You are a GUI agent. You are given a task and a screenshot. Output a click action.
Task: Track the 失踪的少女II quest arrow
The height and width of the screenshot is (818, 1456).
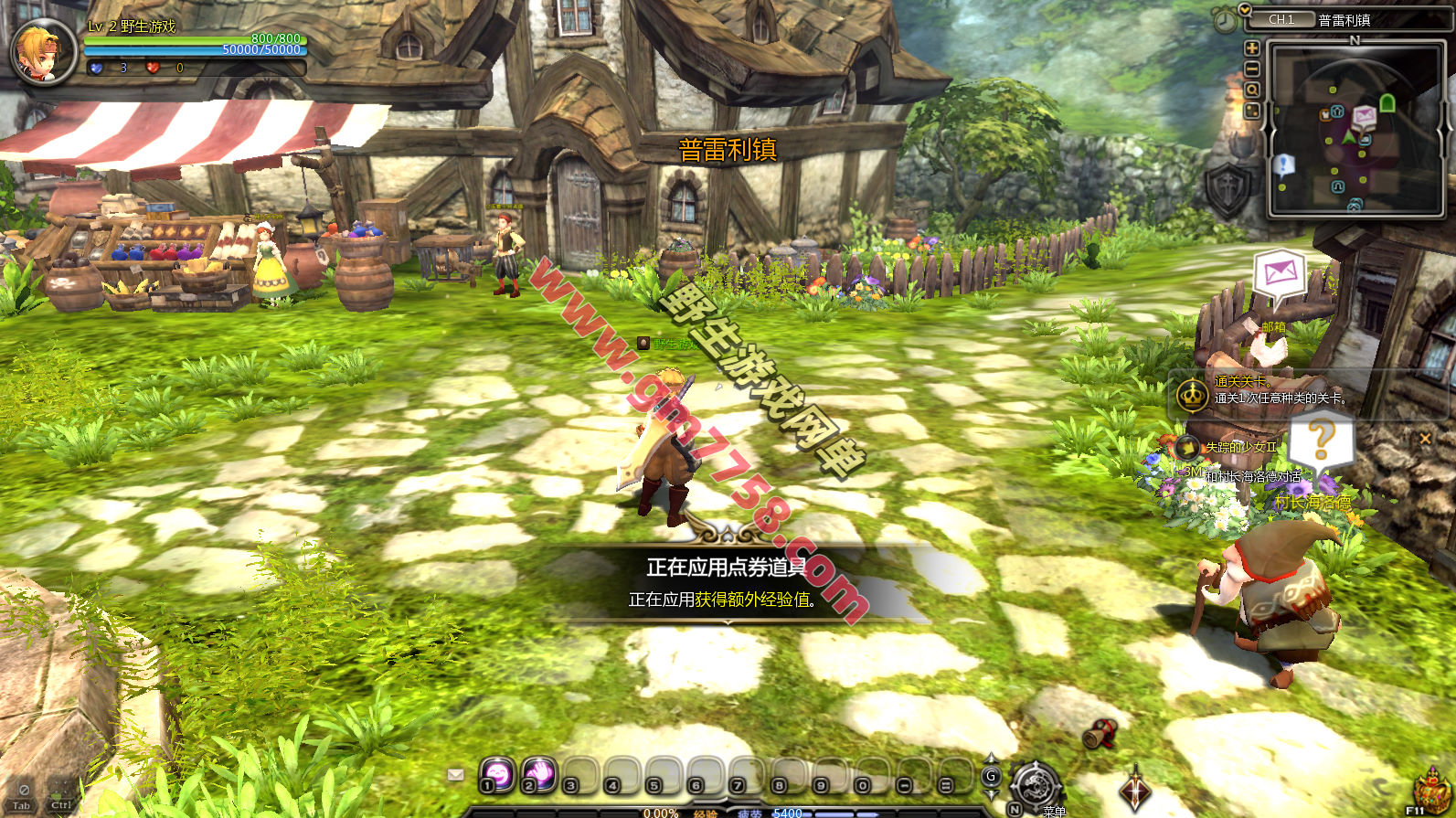click(x=1187, y=447)
